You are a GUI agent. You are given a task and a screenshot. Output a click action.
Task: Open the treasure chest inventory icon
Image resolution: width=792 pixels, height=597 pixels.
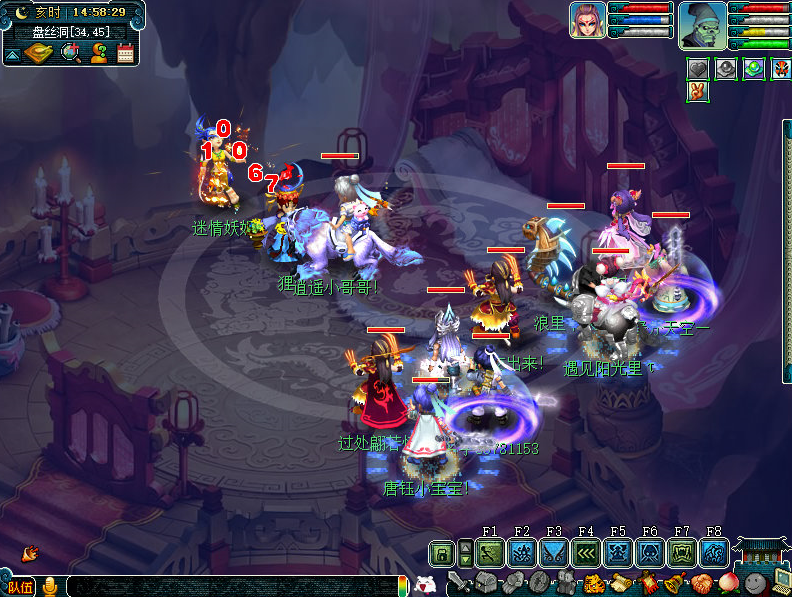tap(486, 581)
